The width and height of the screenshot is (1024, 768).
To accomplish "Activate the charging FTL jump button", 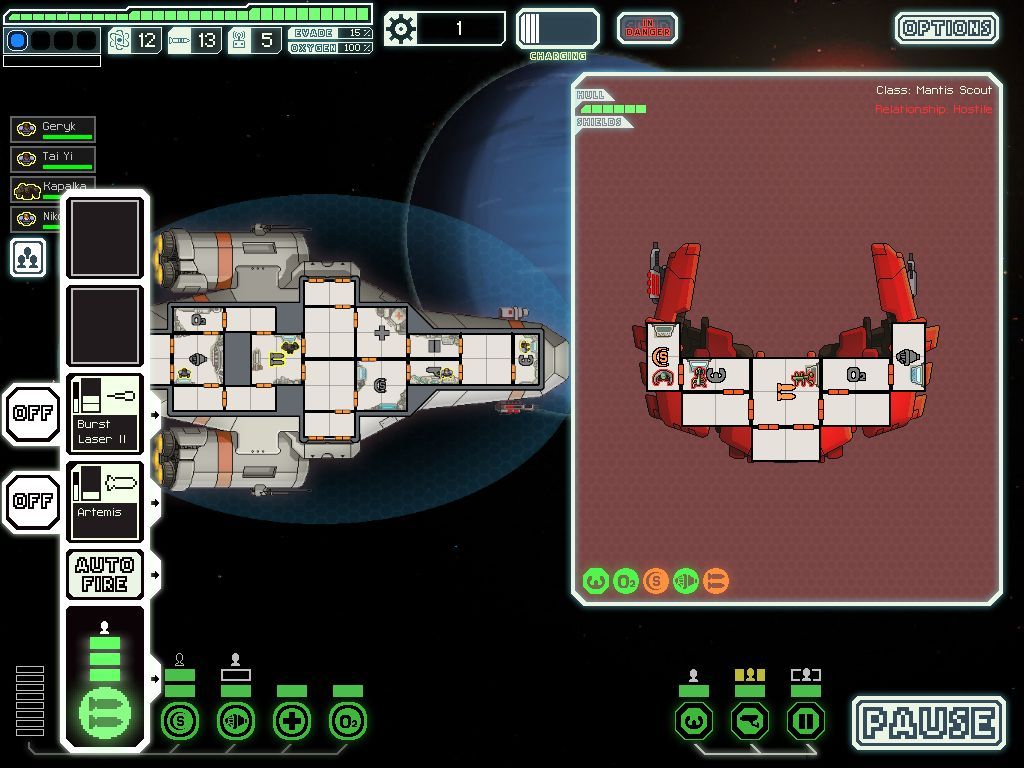I will click(x=557, y=29).
